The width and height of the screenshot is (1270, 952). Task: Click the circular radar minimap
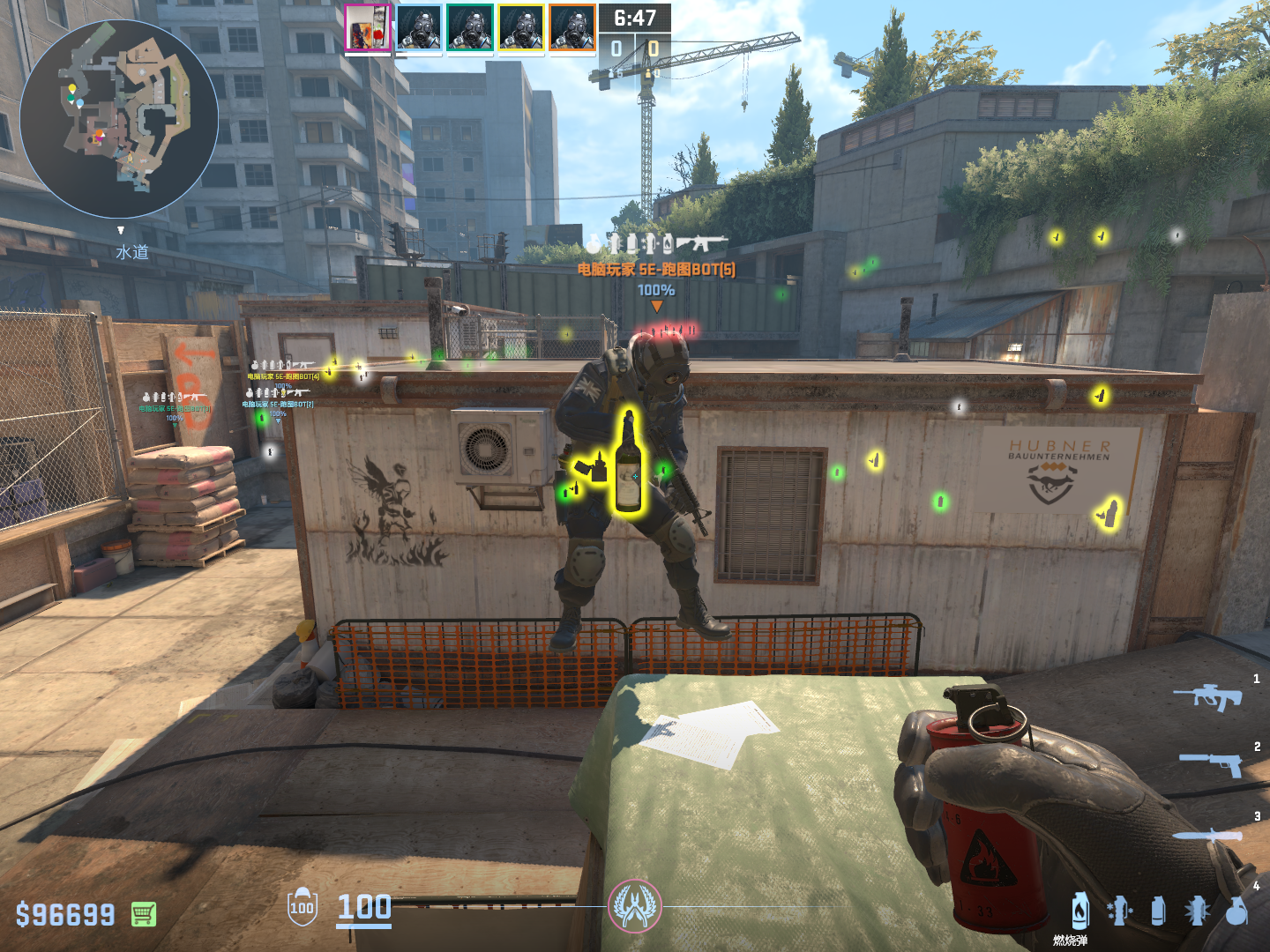coord(119,119)
